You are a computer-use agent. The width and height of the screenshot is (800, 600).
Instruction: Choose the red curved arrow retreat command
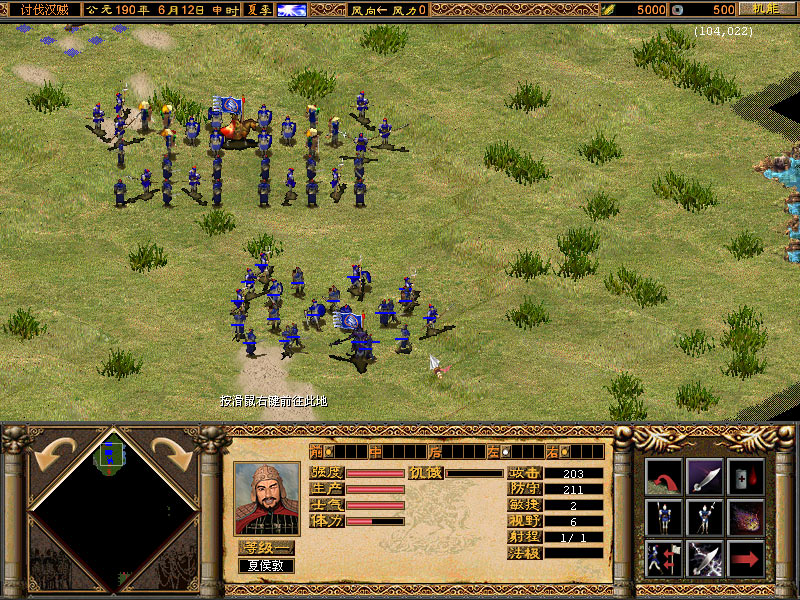663,476
